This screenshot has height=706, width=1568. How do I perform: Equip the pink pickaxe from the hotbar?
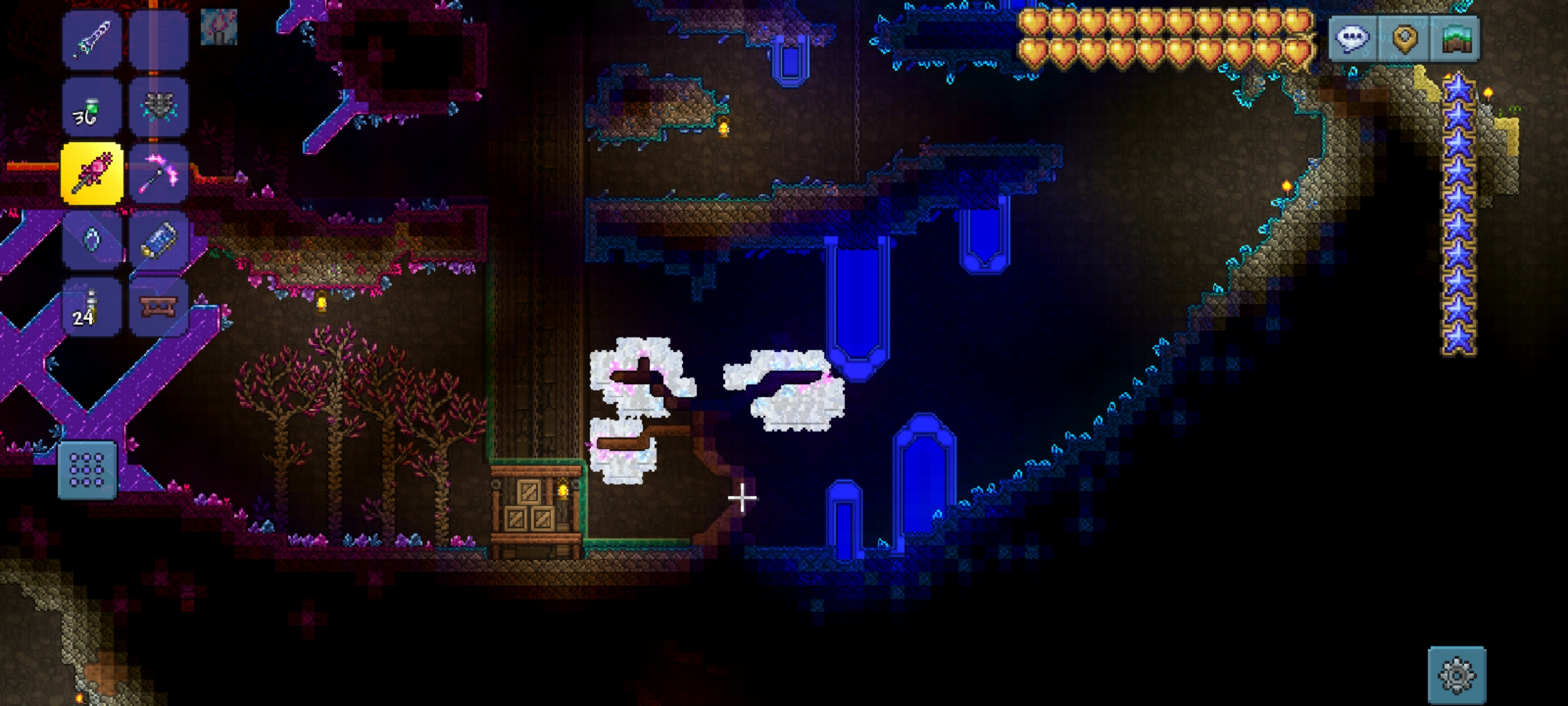158,174
